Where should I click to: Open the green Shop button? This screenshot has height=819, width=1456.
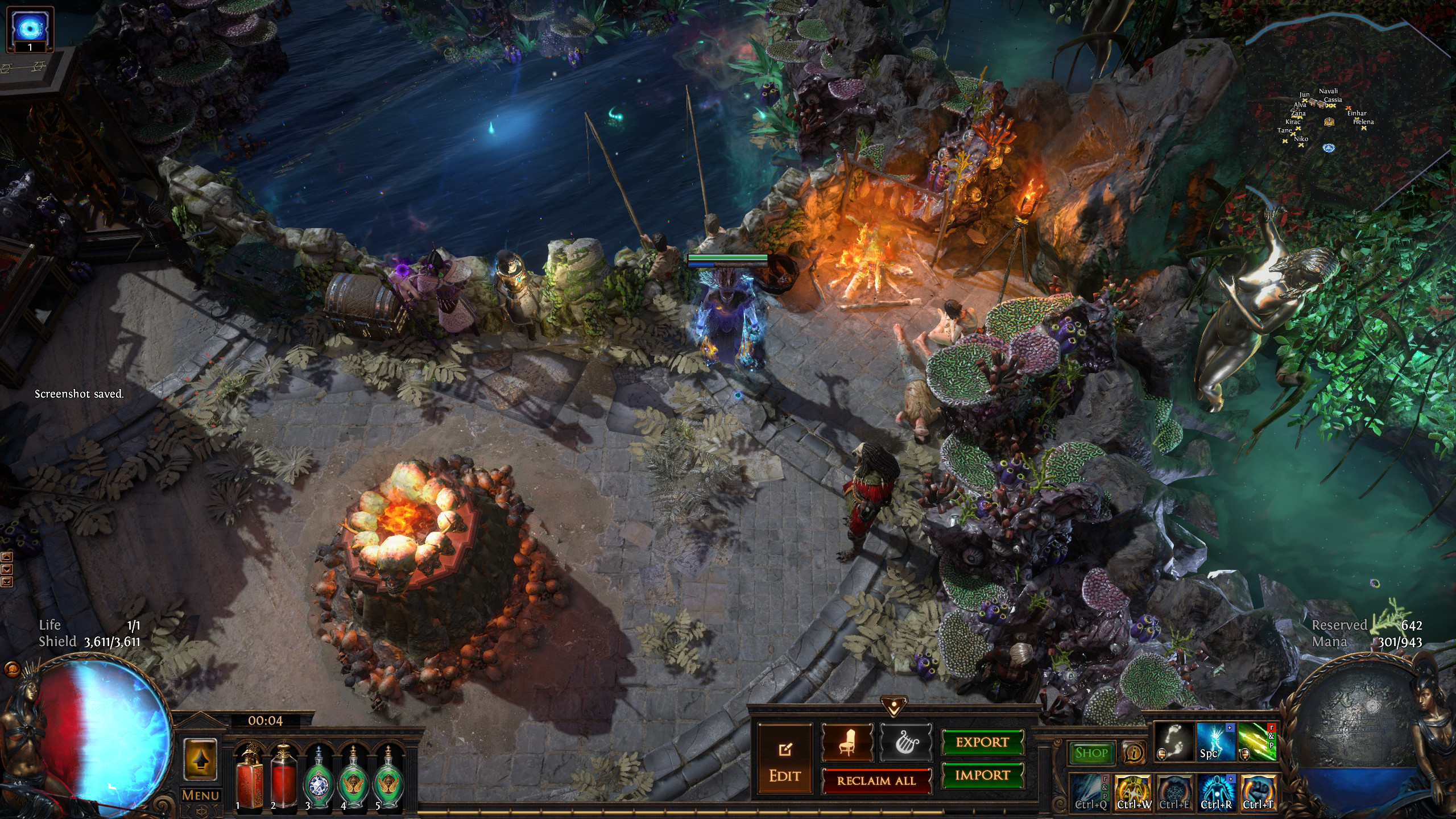[1091, 753]
